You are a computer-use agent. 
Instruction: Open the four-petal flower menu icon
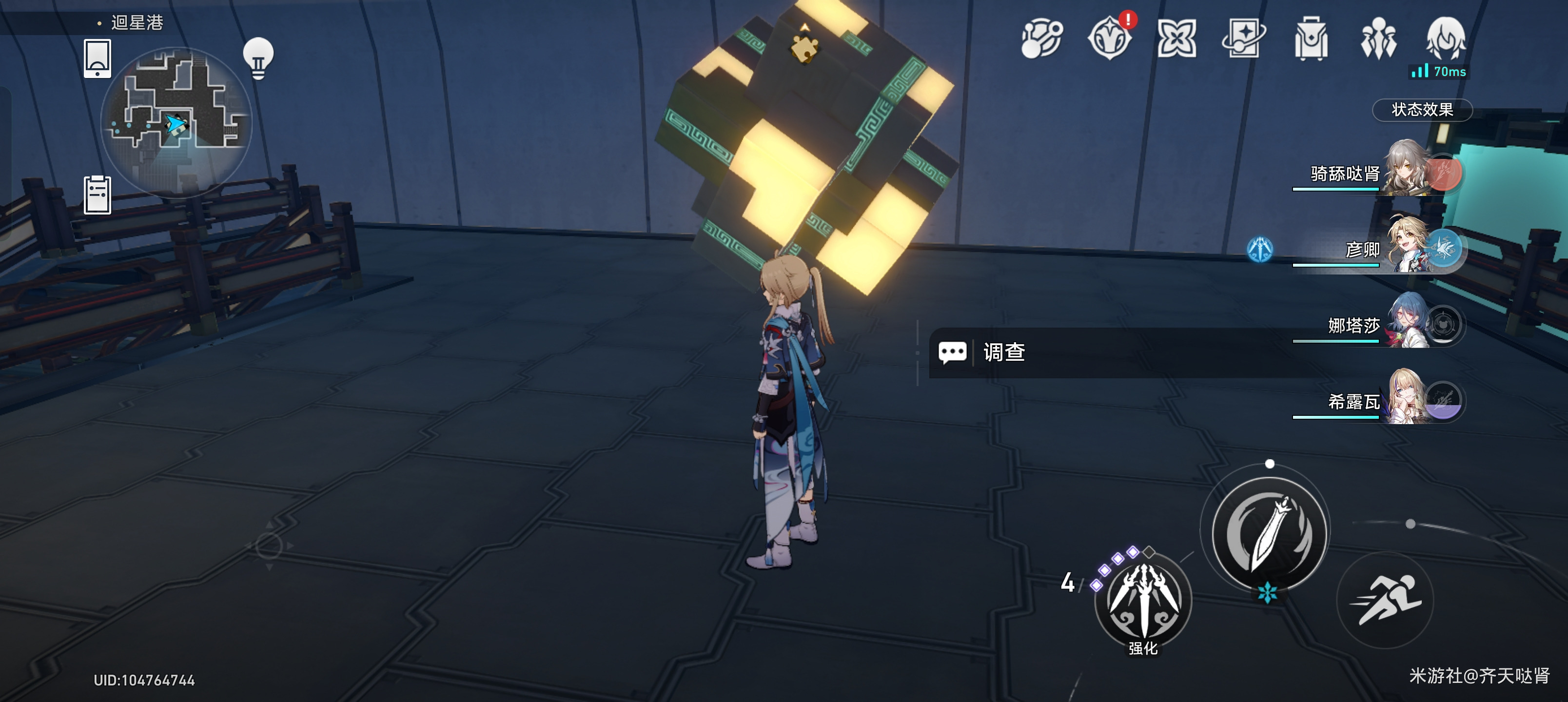[1176, 39]
